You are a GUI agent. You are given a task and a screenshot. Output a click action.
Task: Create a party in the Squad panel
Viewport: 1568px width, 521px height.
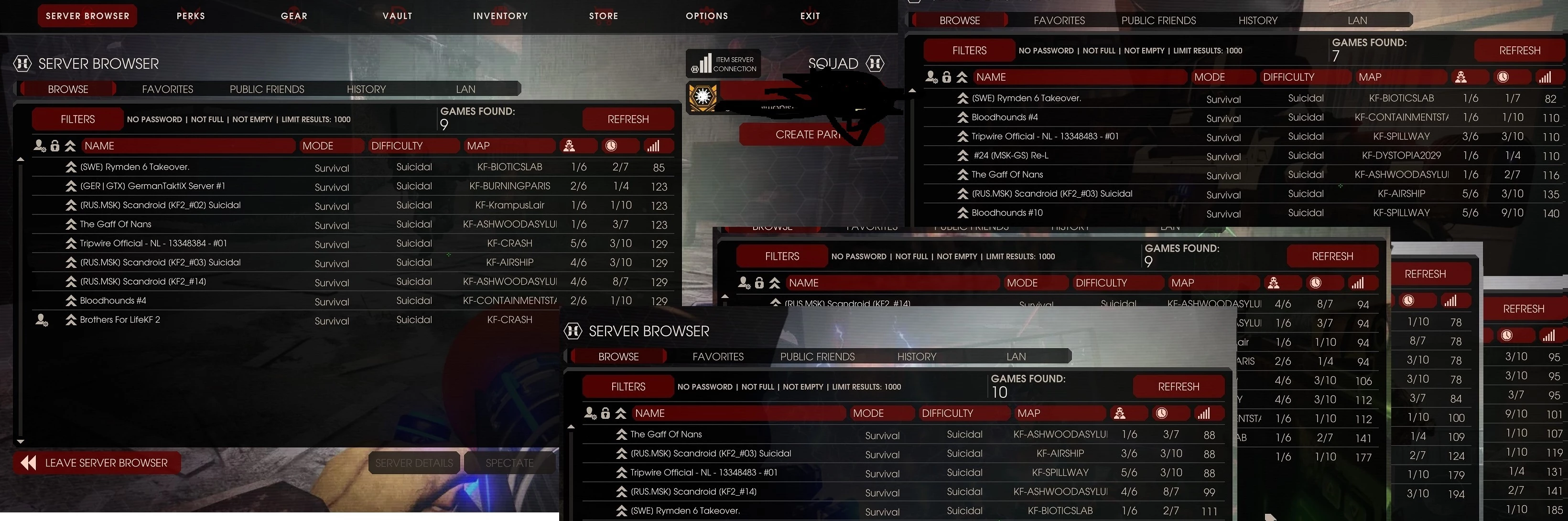click(x=807, y=134)
